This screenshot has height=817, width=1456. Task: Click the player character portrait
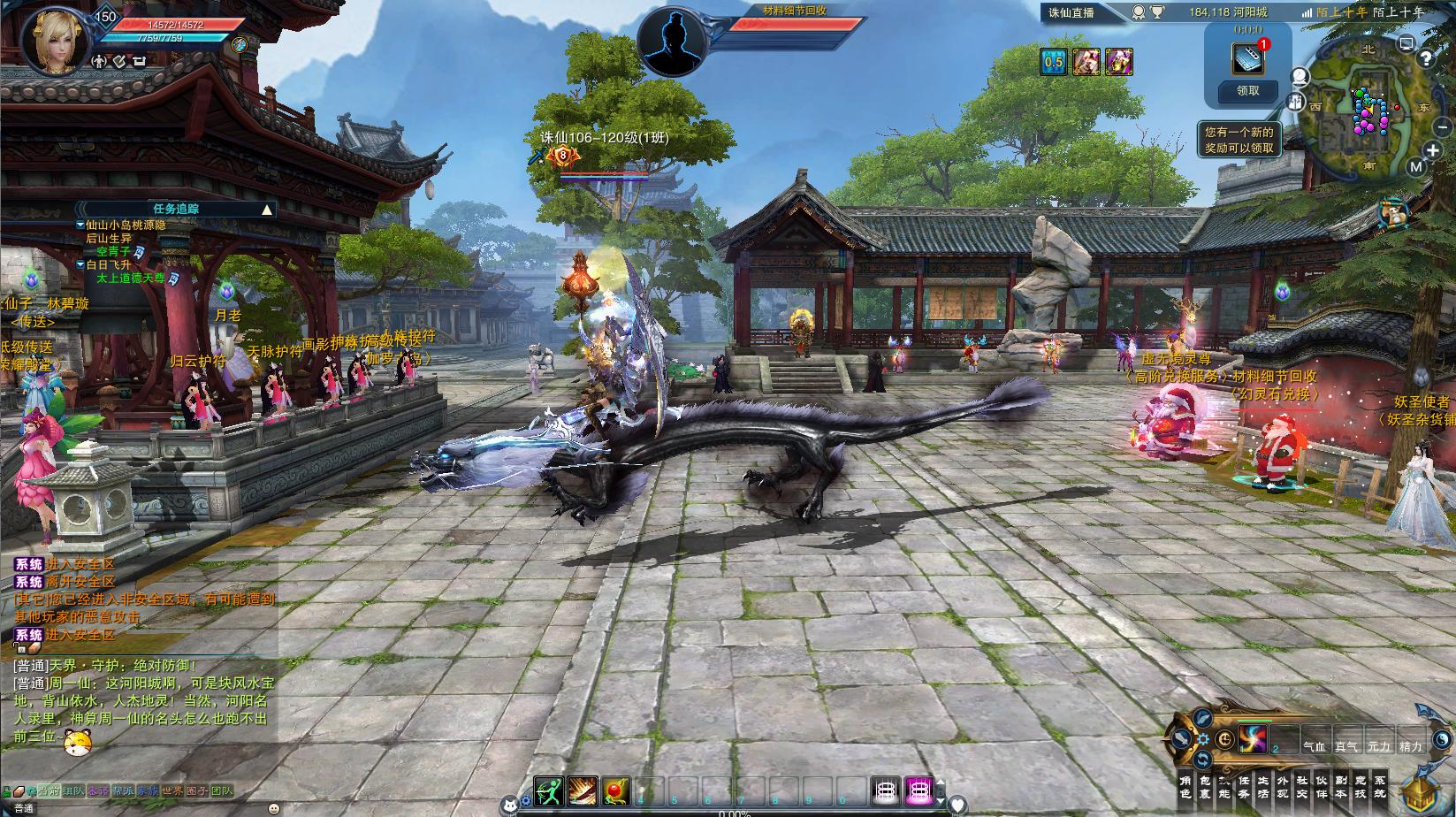click(57, 40)
